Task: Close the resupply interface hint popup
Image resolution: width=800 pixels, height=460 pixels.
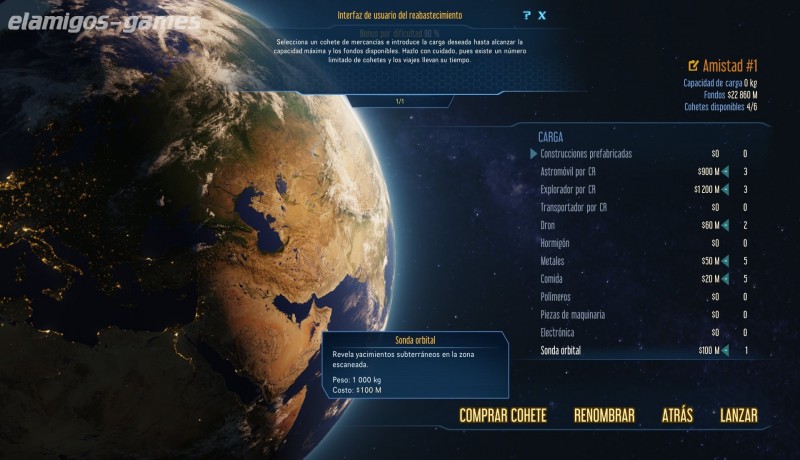Action: click(542, 15)
